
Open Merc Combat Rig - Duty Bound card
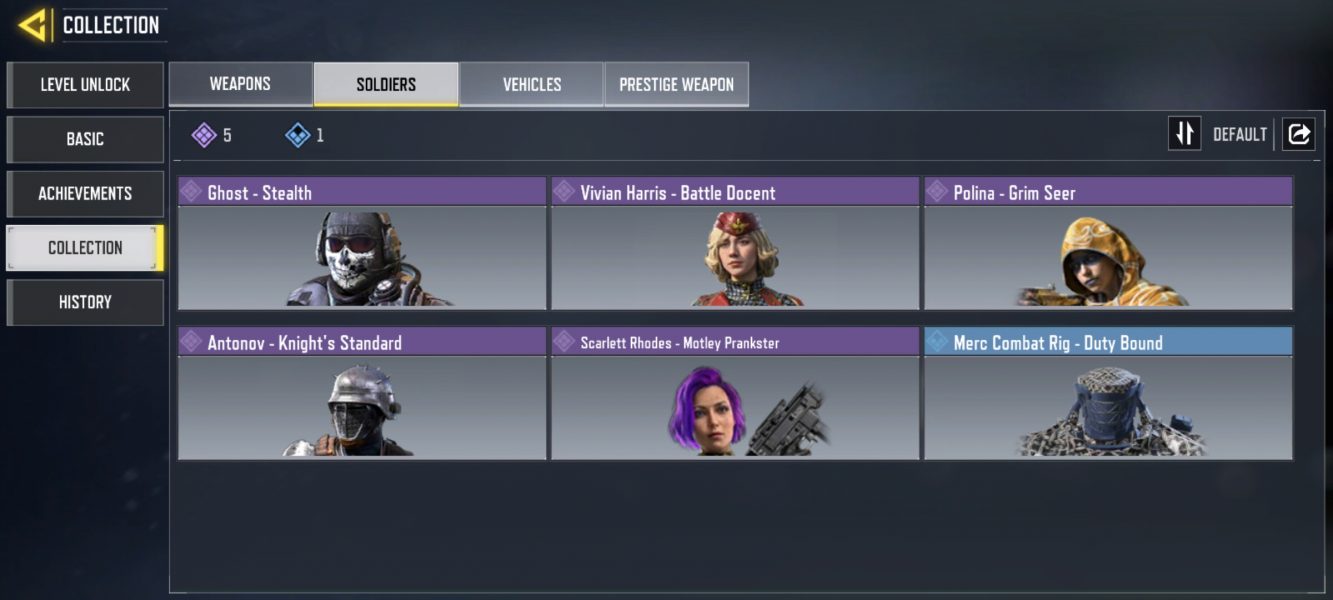(x=1108, y=393)
